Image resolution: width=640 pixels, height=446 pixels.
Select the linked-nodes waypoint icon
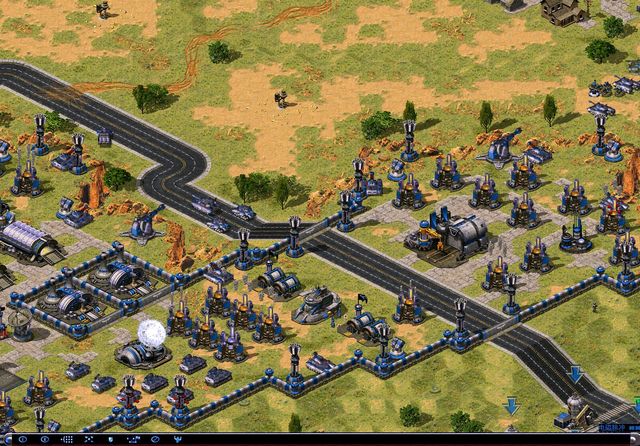tap(133, 439)
